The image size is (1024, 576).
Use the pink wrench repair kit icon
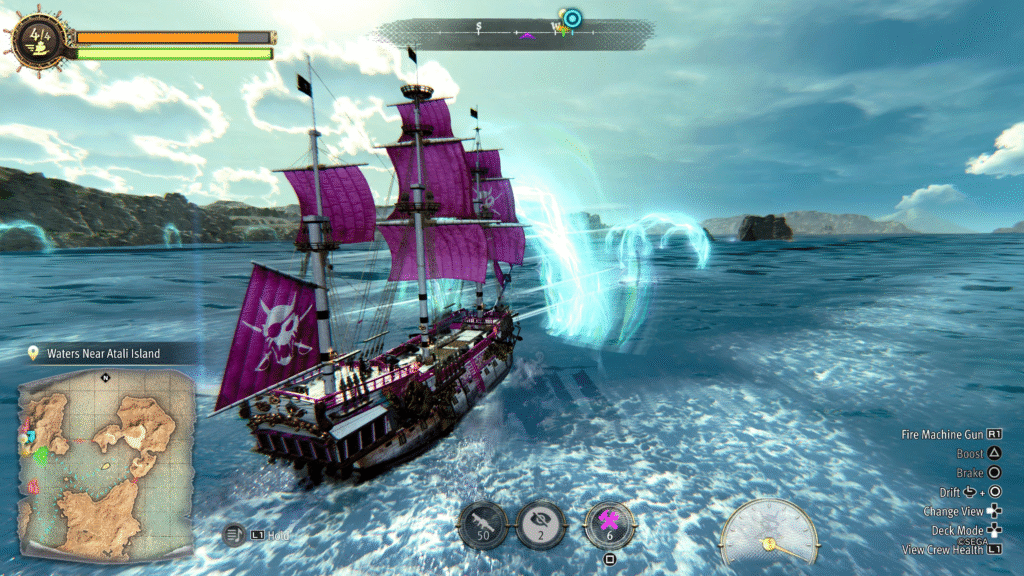(609, 525)
